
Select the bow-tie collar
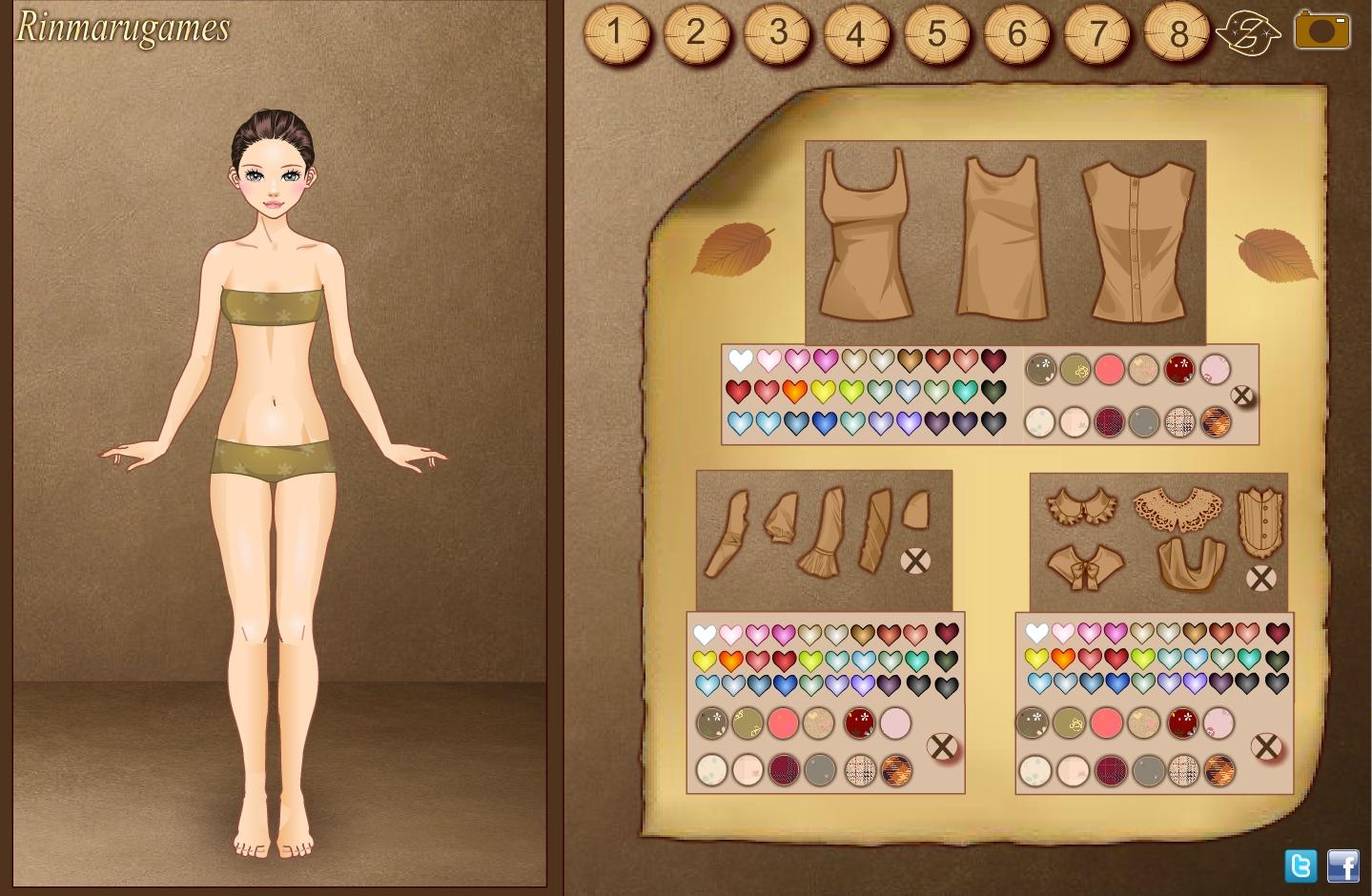coord(1085,566)
